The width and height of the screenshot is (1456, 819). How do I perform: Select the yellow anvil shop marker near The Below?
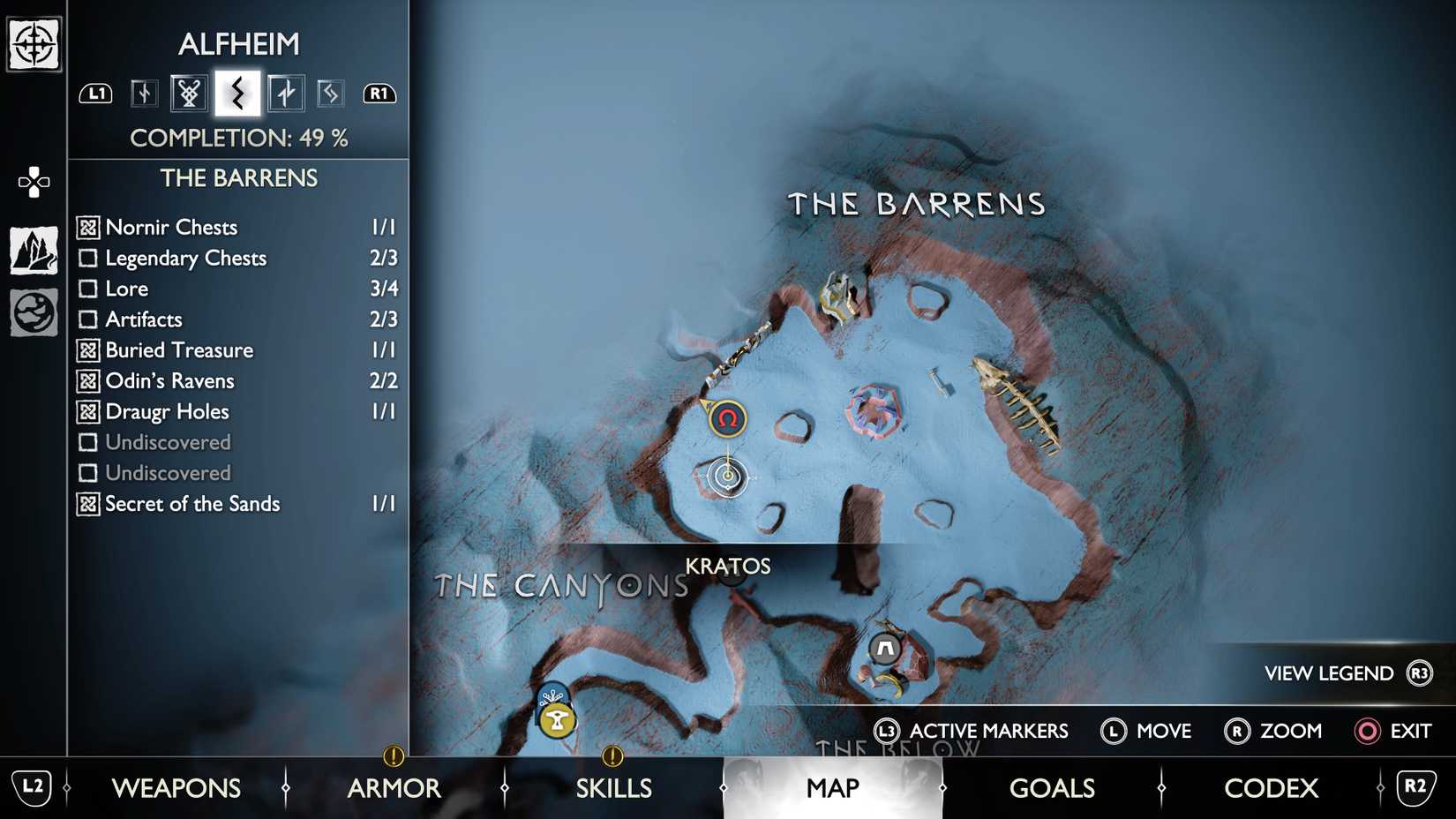click(557, 720)
